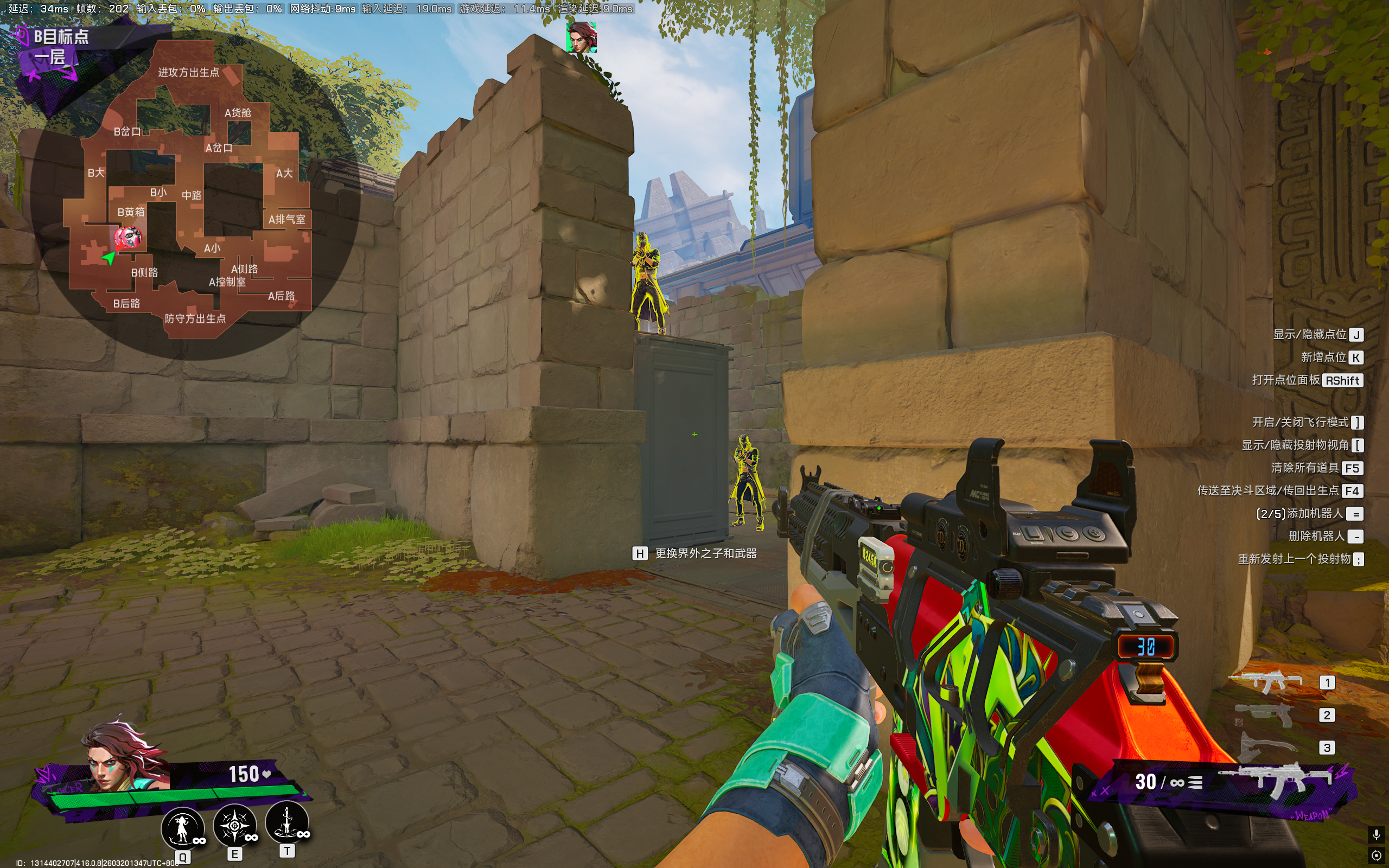This screenshot has height=868, width=1389.
Task: Switch to the pistol in weapon slot 2
Action: click(x=1264, y=716)
